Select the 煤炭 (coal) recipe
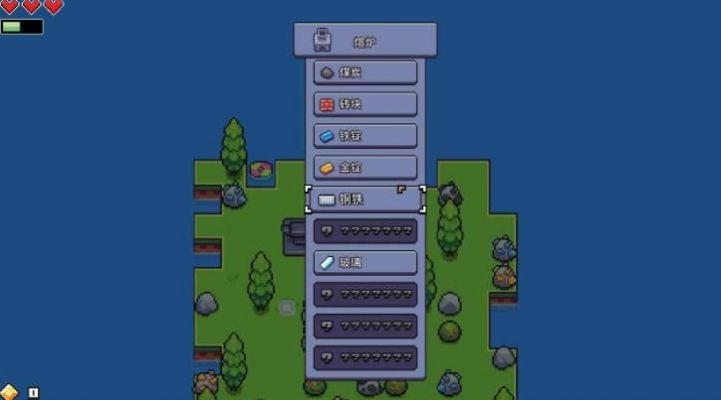 365,72
